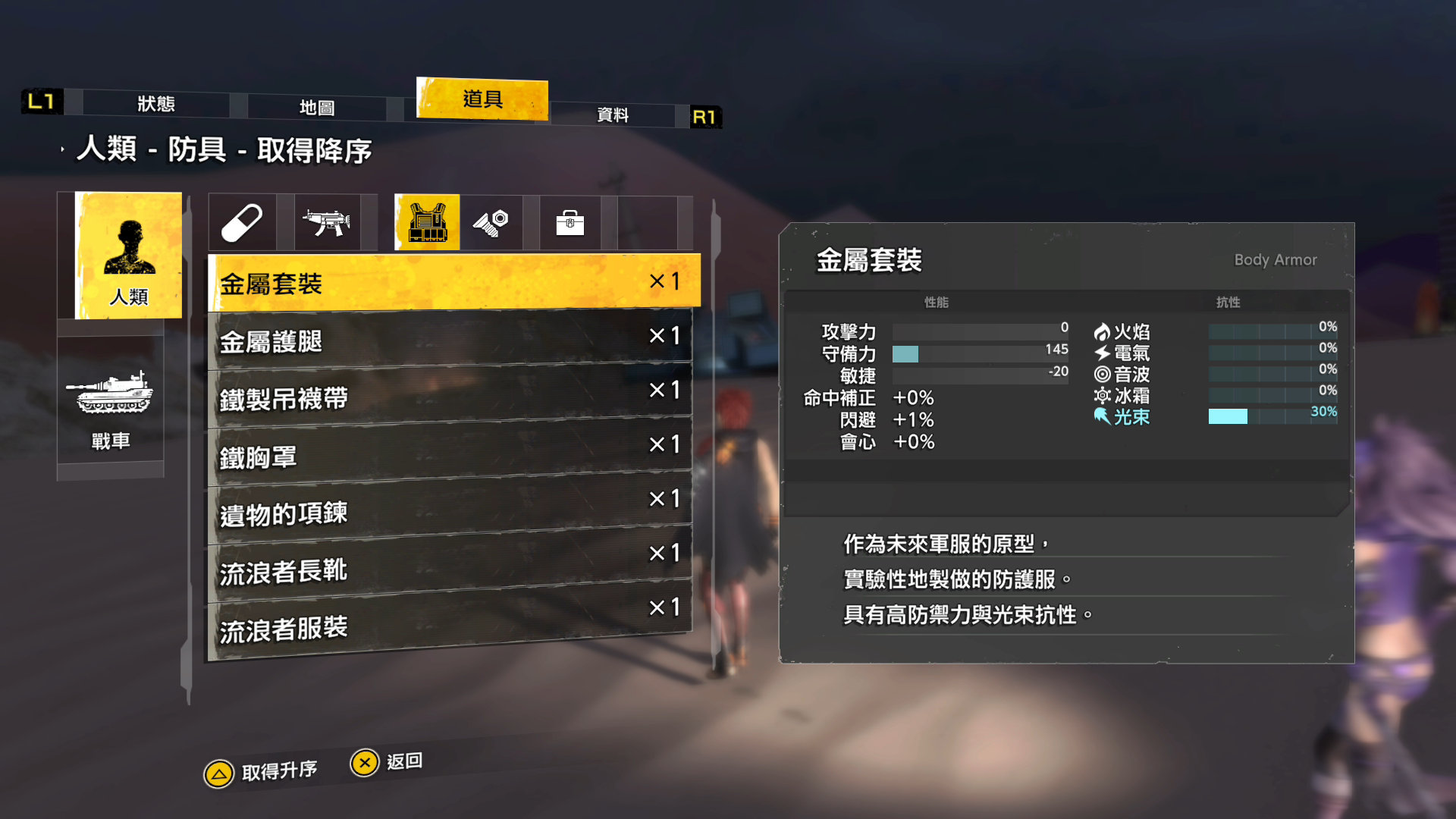Select the body armor vest category icon
This screenshot has height=819, width=1456.
click(425, 221)
